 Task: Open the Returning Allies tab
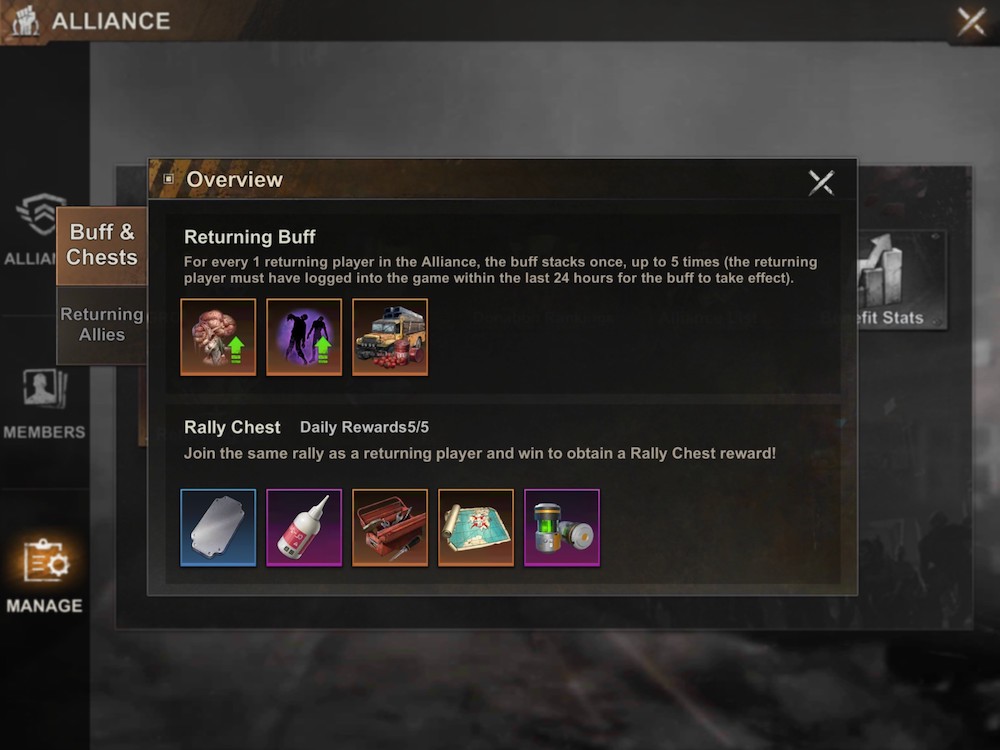point(101,324)
